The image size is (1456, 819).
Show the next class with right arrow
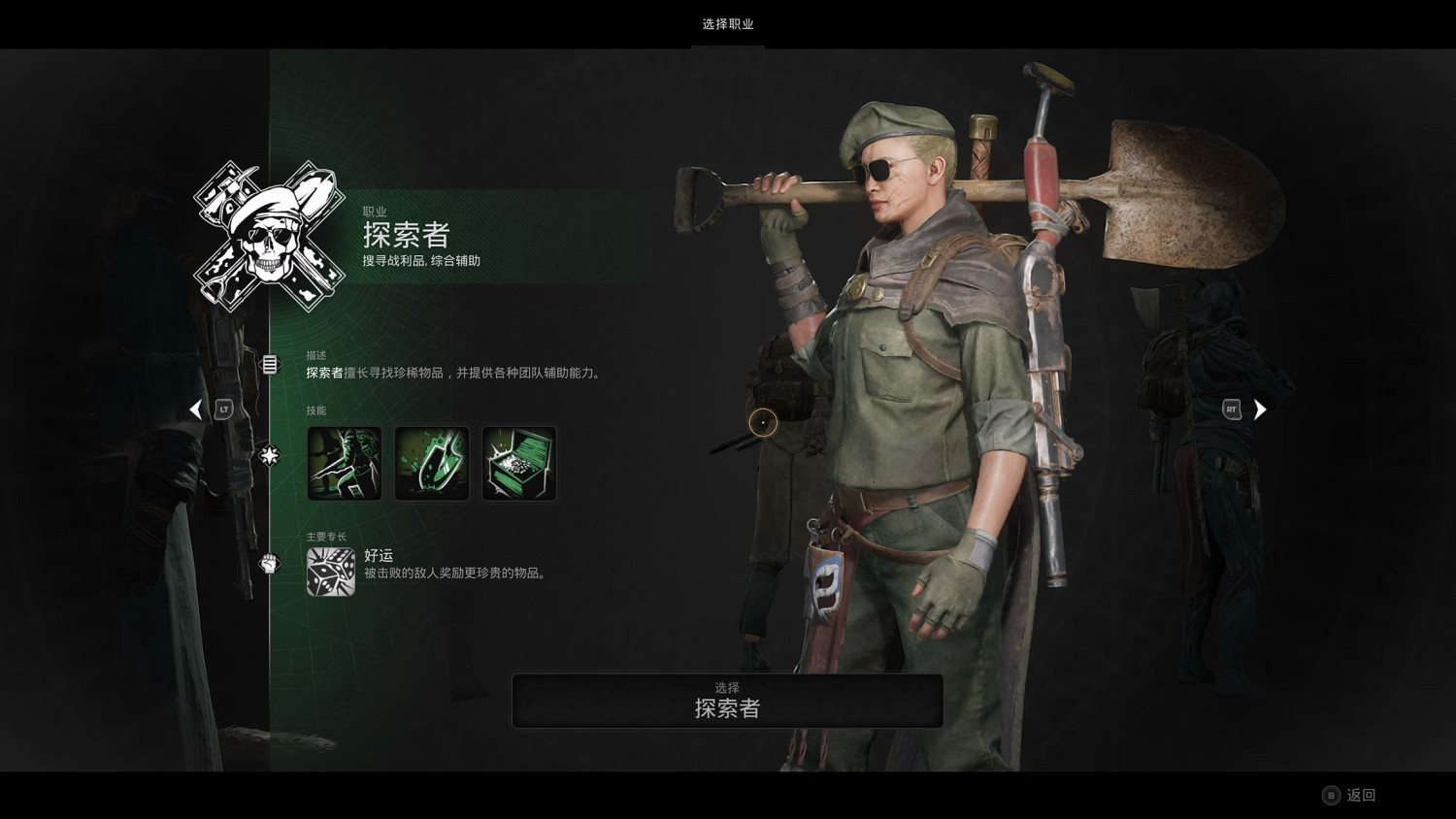1260,409
